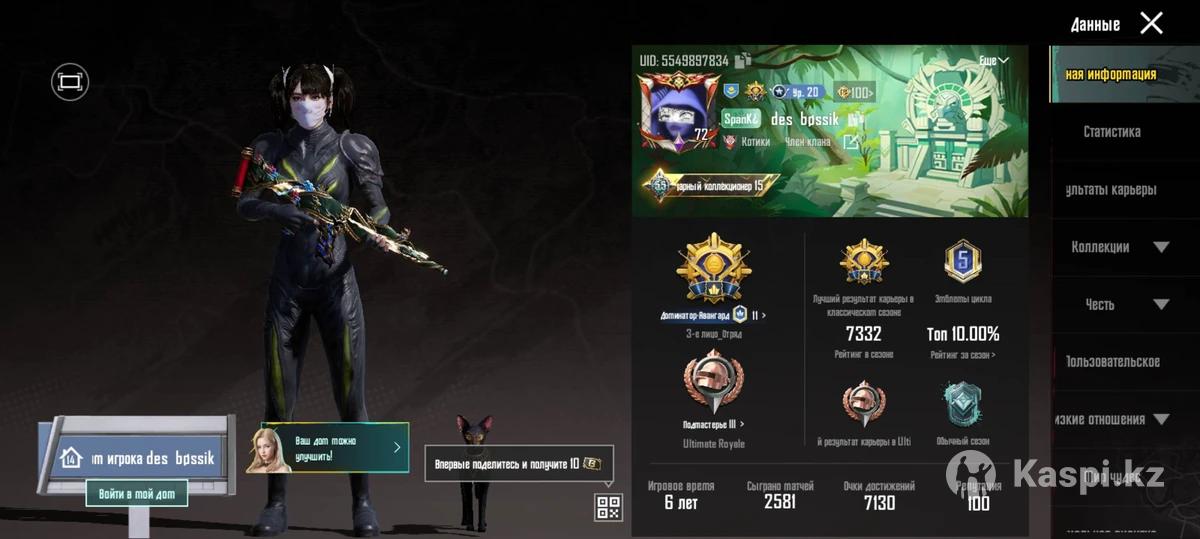The width and height of the screenshot is (1200, 539).
Task: Switch to the career results tab
Action: (1111, 190)
